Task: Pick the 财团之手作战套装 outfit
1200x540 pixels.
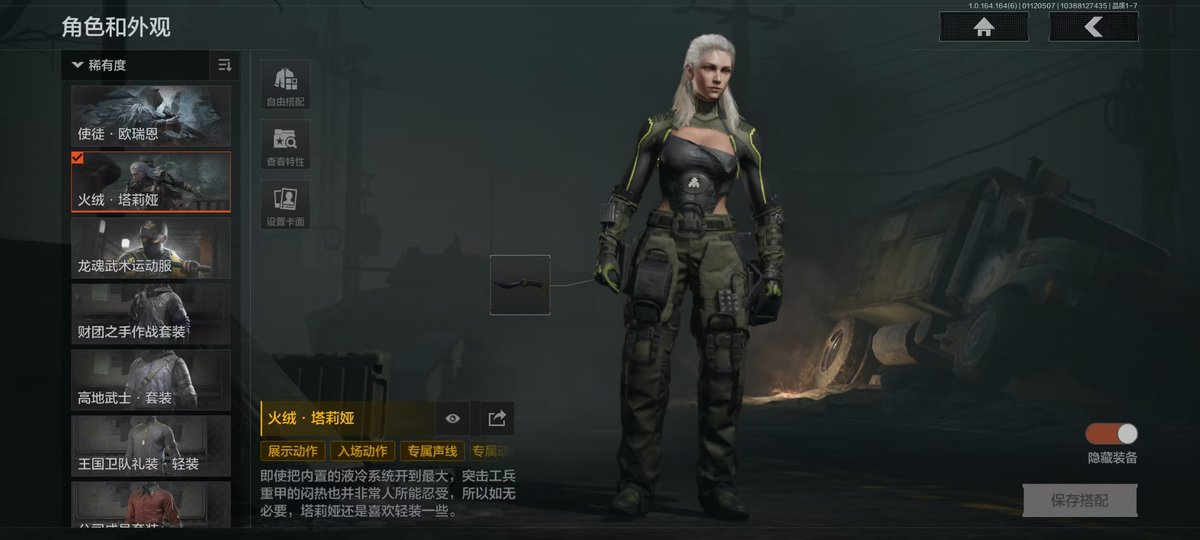Action: click(x=151, y=314)
